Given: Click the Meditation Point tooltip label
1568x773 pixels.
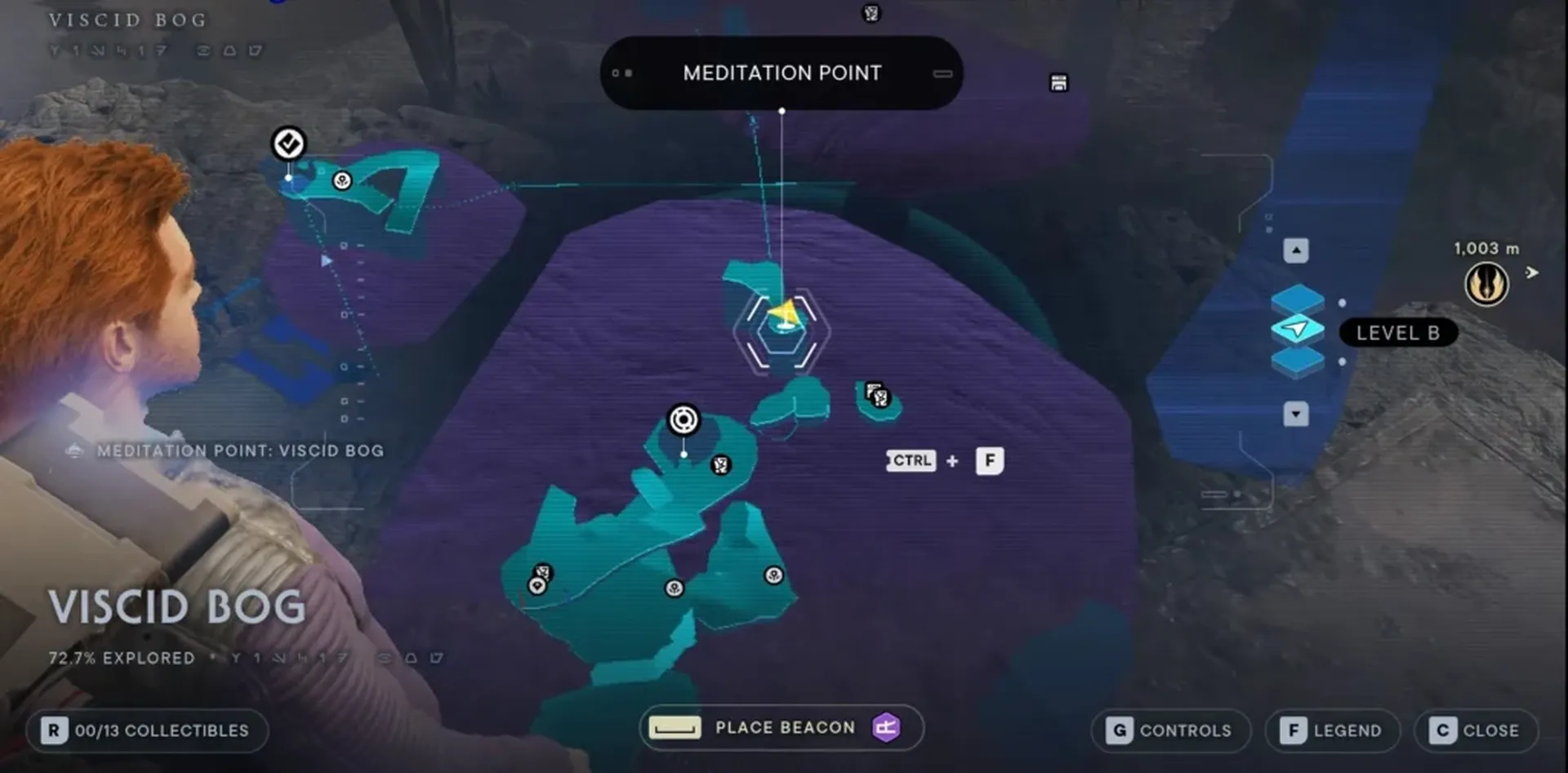Looking at the screenshot, I should point(782,73).
